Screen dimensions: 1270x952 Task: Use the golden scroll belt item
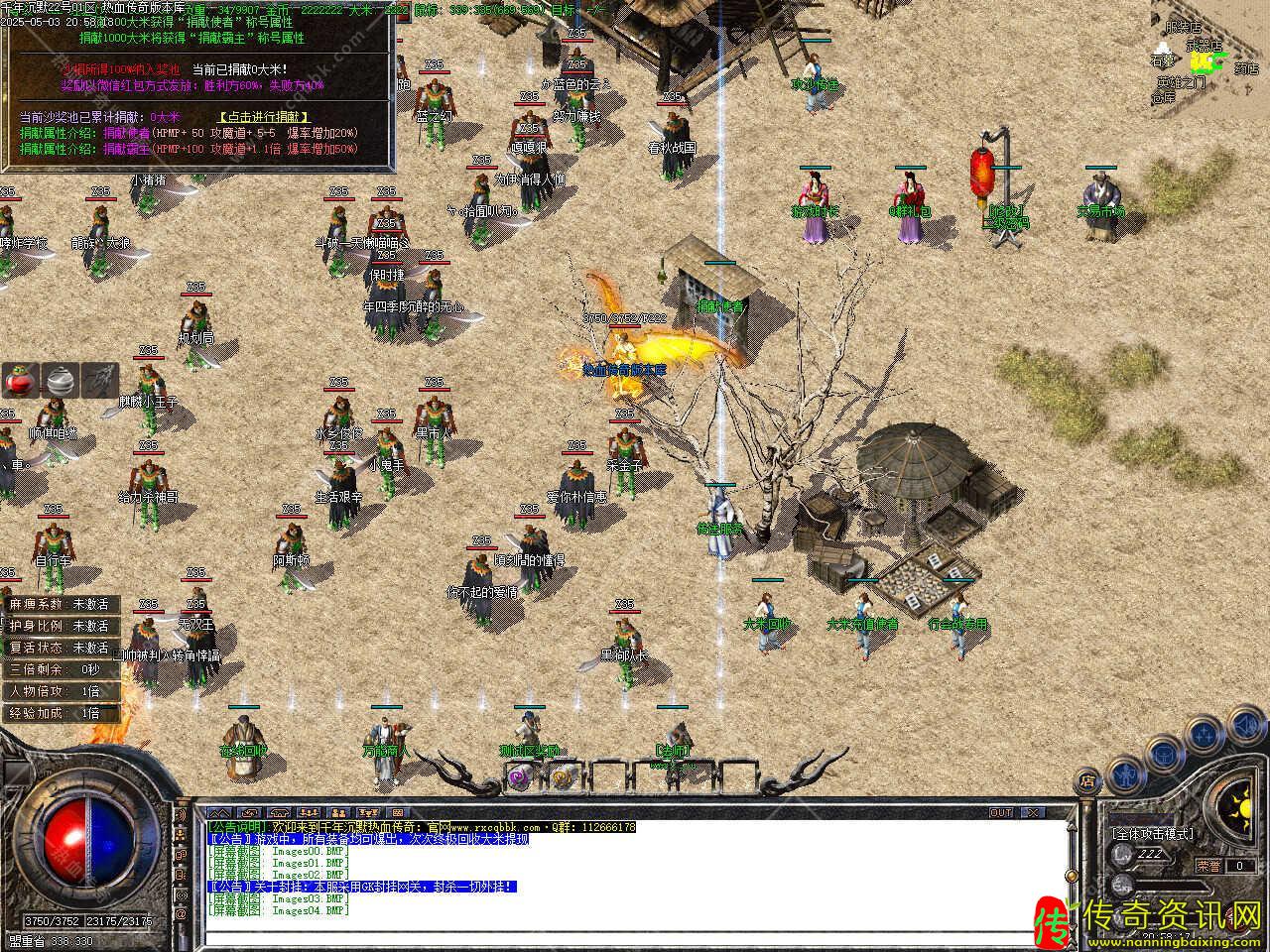(x=563, y=777)
